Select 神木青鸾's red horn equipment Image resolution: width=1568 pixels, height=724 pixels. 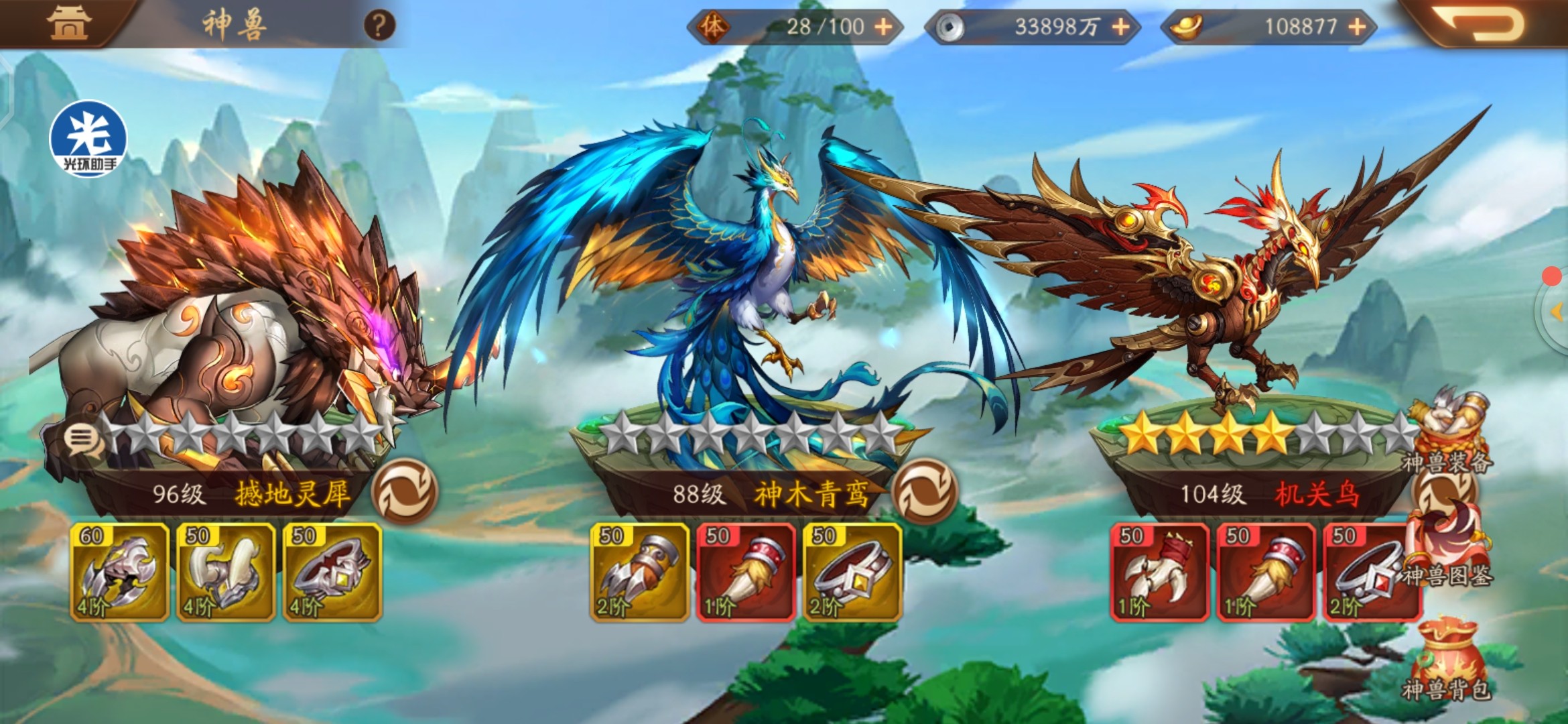coord(746,572)
